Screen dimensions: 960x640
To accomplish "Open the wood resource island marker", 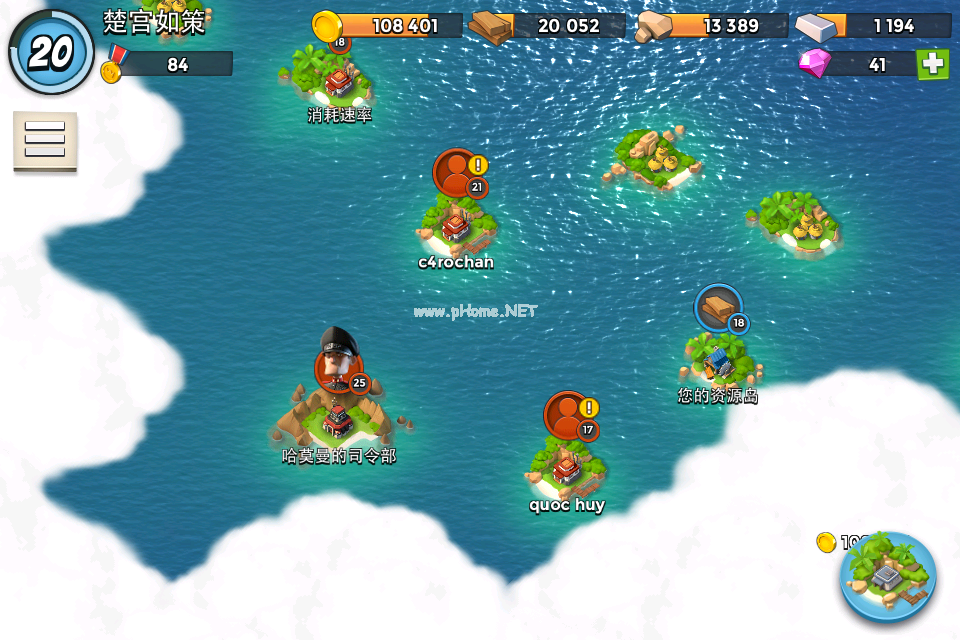I will coord(719,308).
